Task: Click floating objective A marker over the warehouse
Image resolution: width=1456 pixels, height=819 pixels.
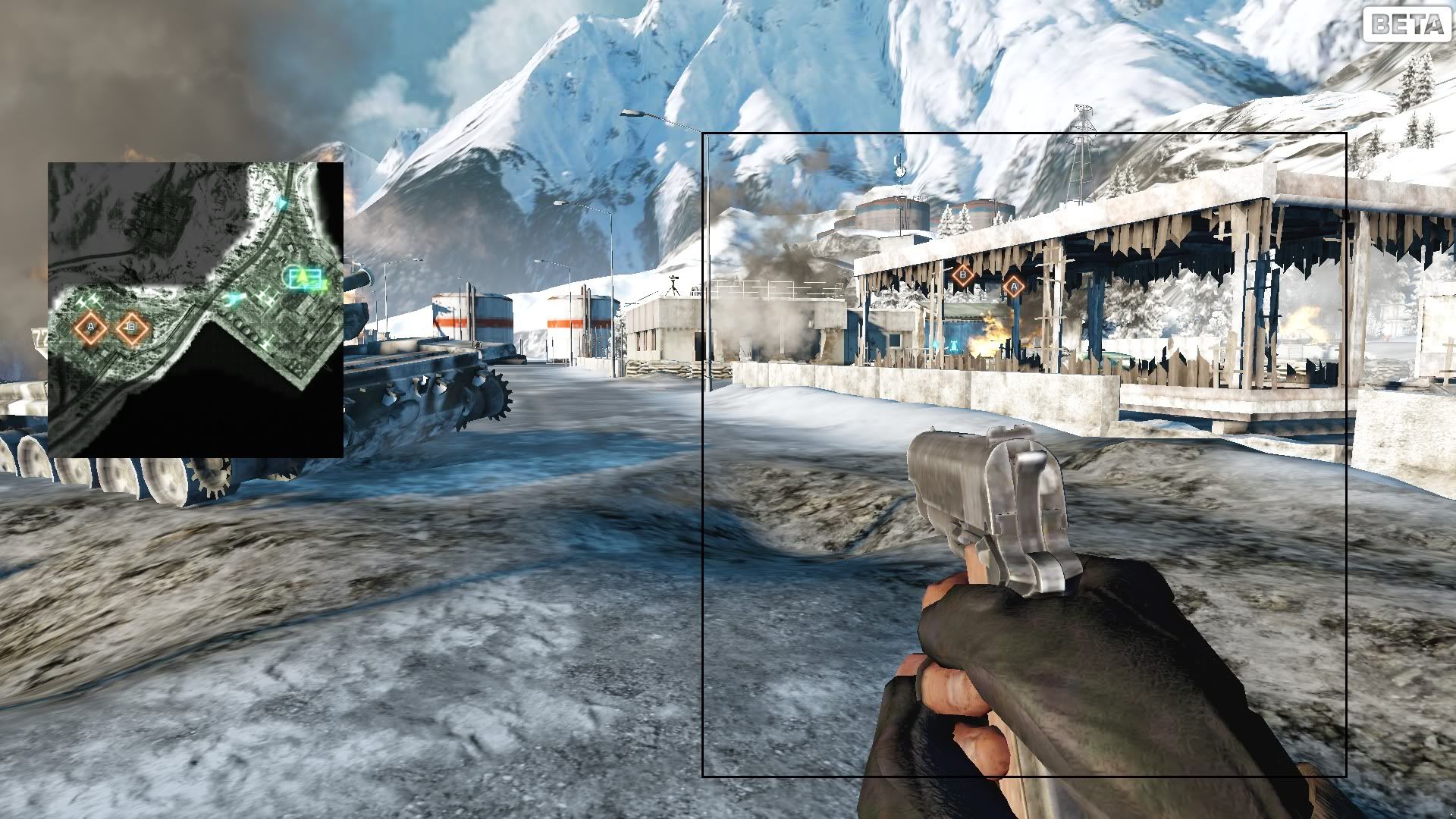Action: [x=1013, y=287]
